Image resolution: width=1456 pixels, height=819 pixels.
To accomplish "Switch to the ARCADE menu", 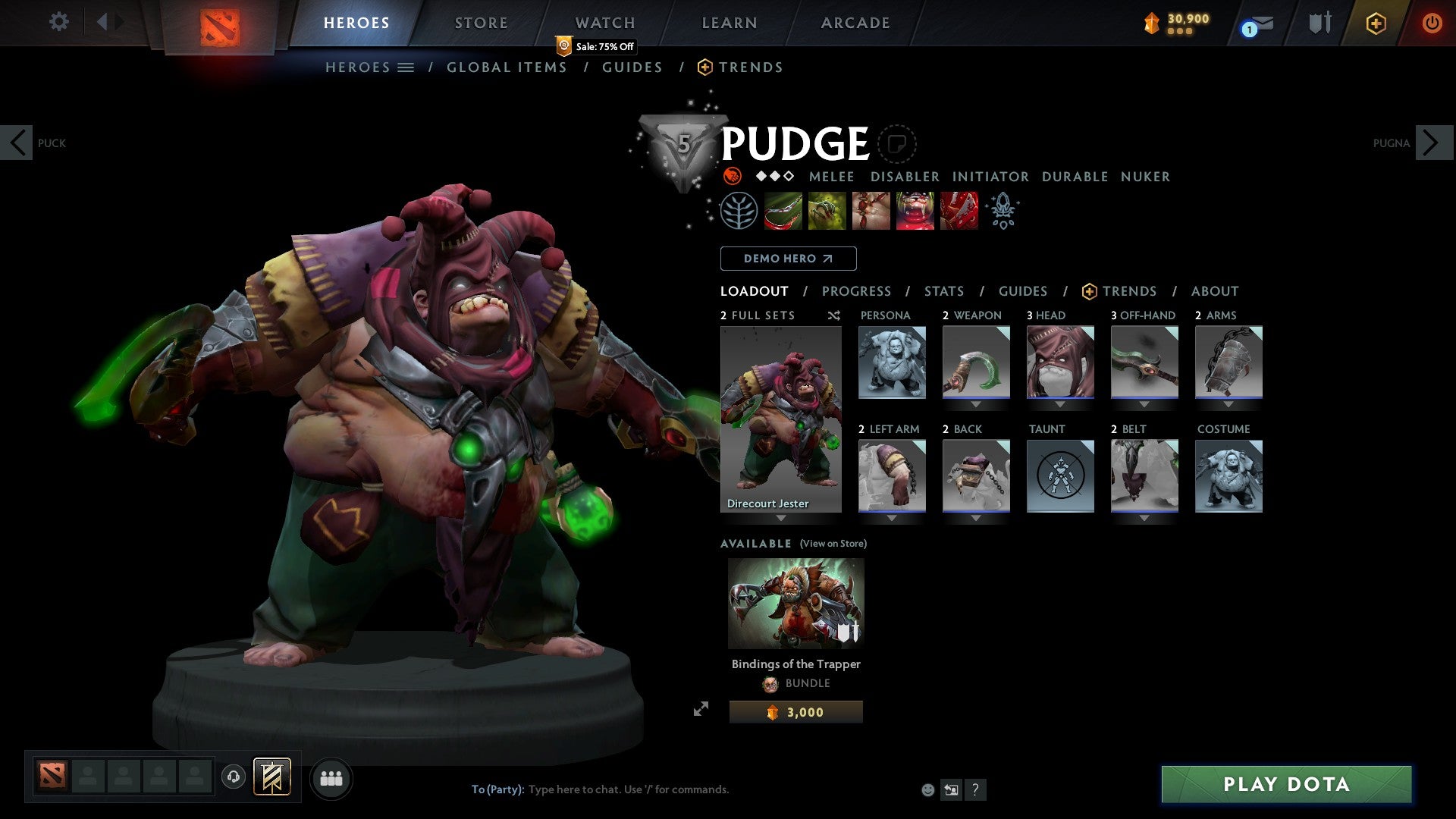I will [x=855, y=22].
